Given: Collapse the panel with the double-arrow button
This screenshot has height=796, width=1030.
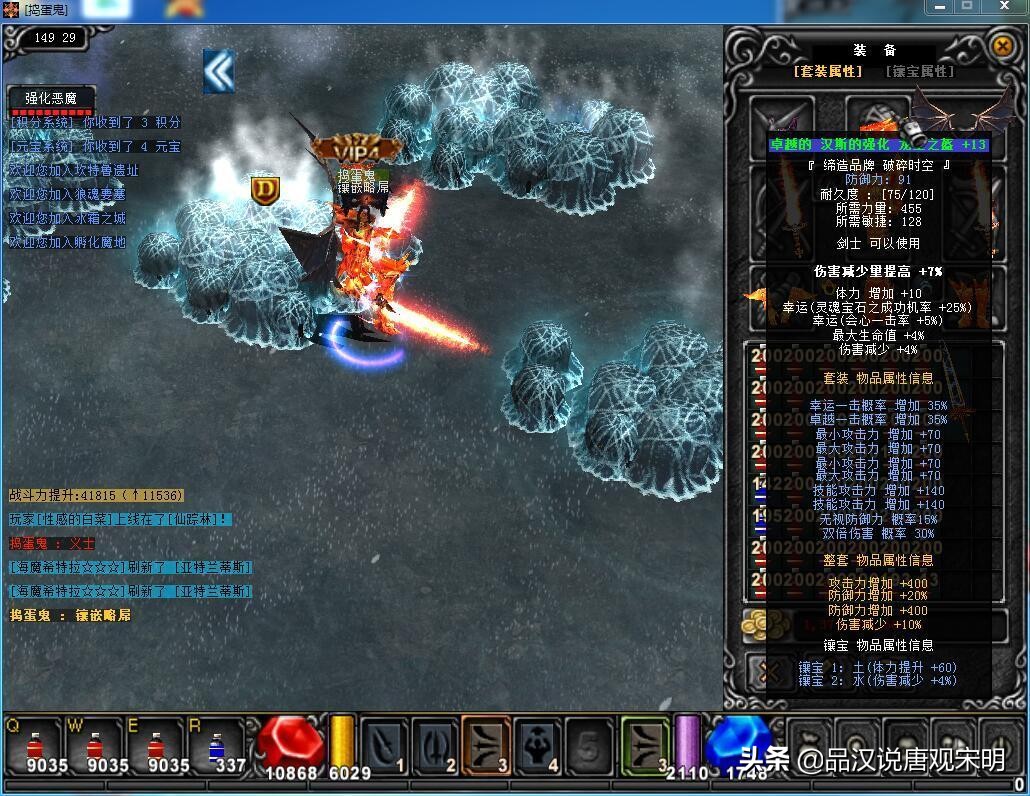Looking at the screenshot, I should pos(218,70).
